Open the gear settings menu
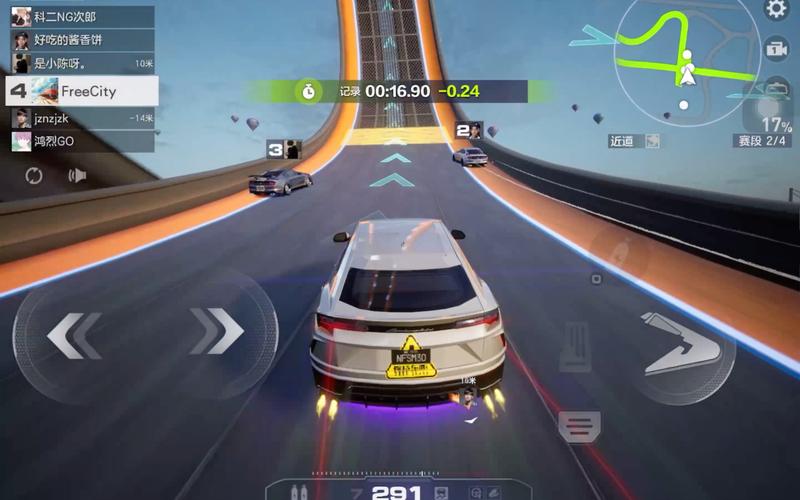 [x=776, y=10]
